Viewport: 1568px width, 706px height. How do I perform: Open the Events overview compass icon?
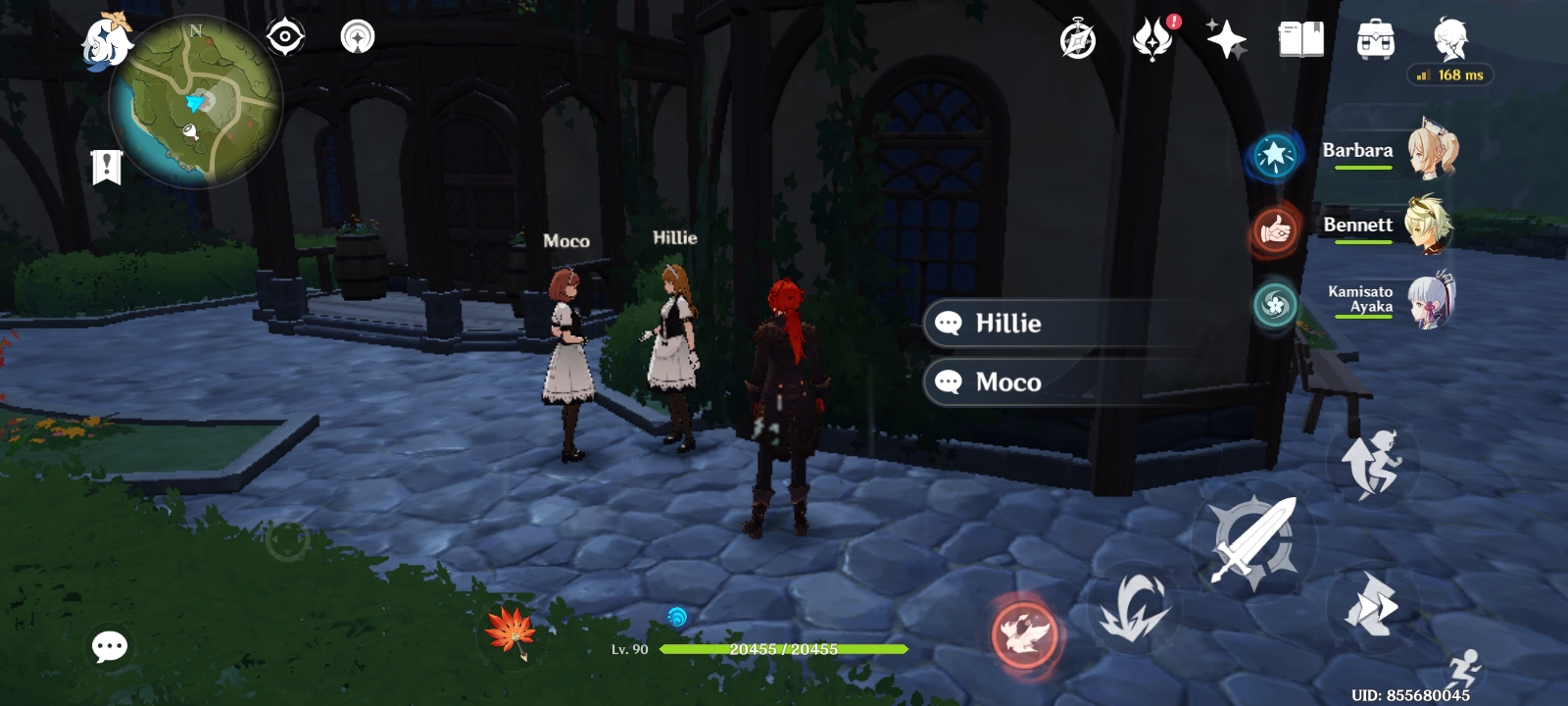pos(1078,41)
